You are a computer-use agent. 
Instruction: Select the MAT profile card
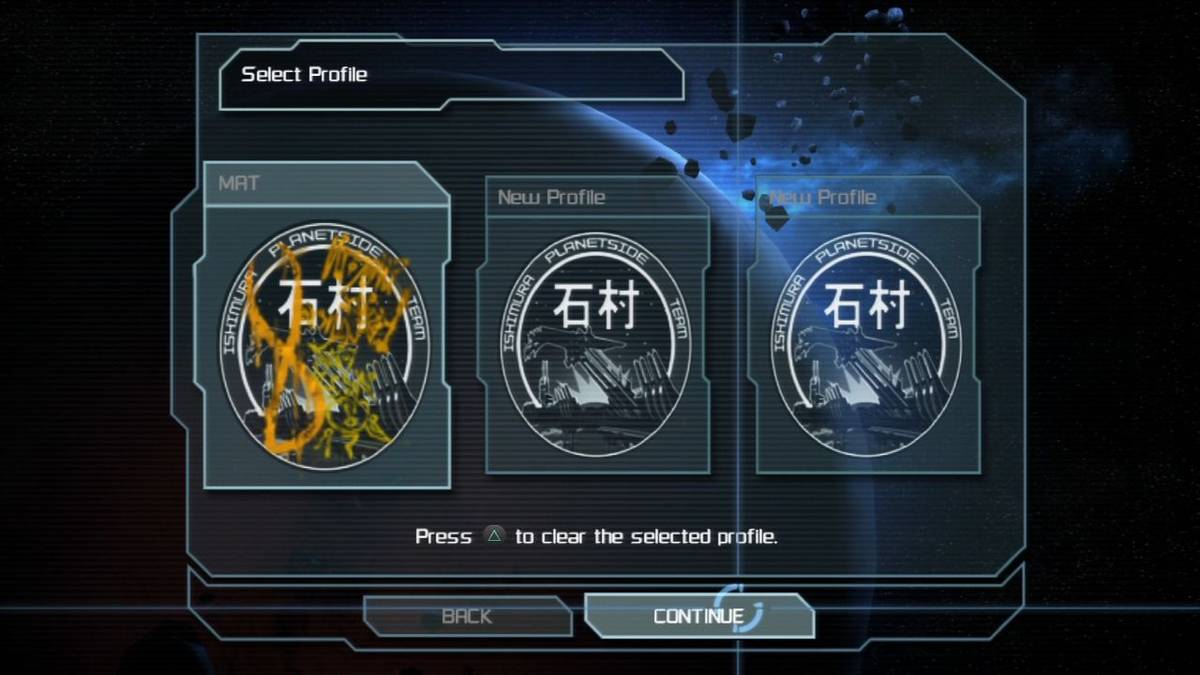tap(326, 330)
